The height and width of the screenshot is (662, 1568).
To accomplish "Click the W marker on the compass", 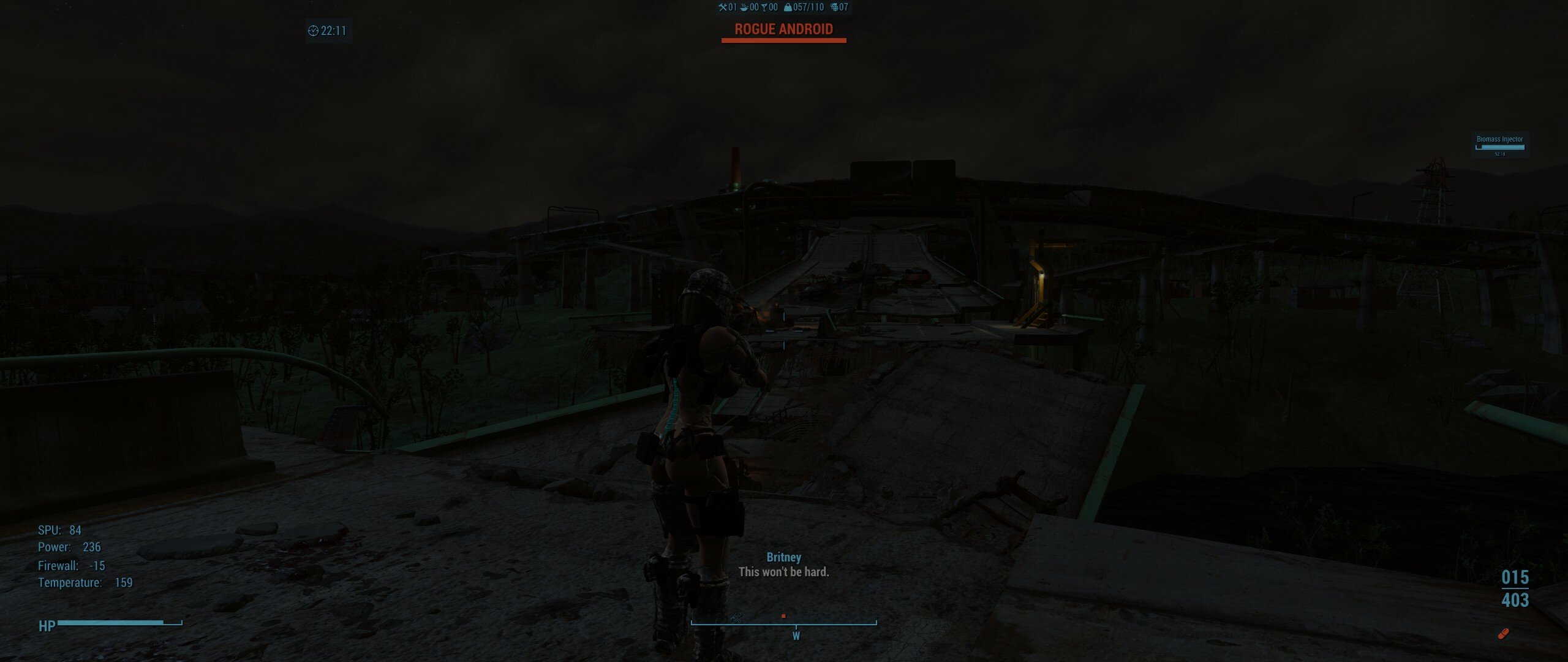I will coord(796,637).
